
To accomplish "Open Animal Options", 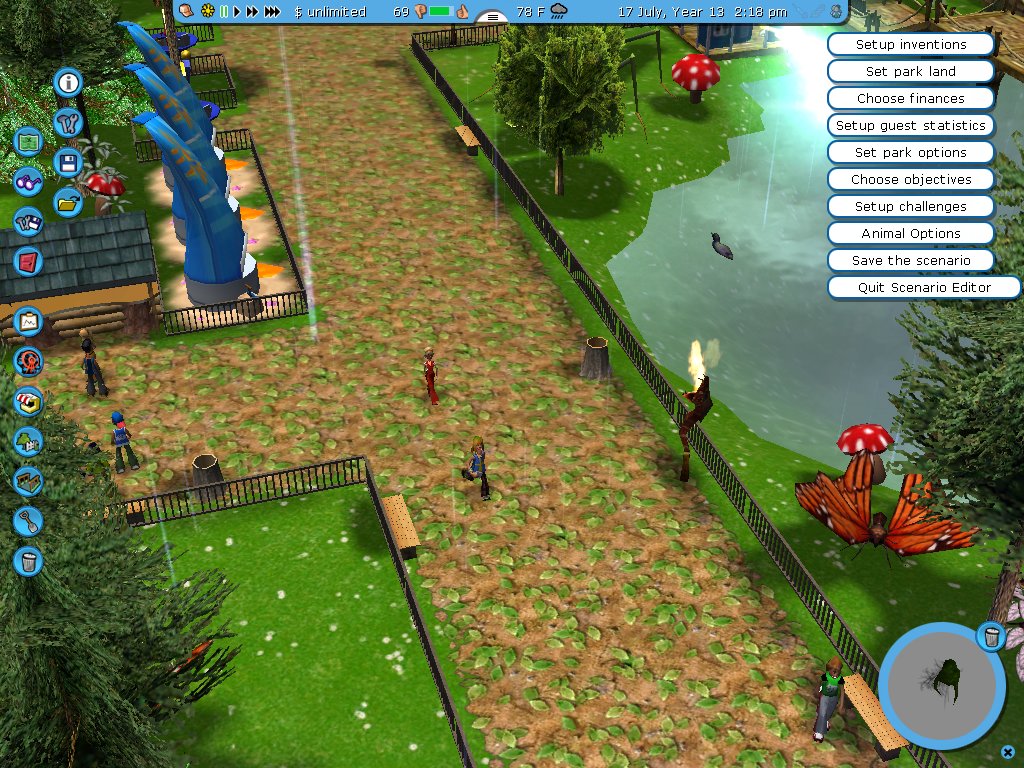I will [911, 234].
